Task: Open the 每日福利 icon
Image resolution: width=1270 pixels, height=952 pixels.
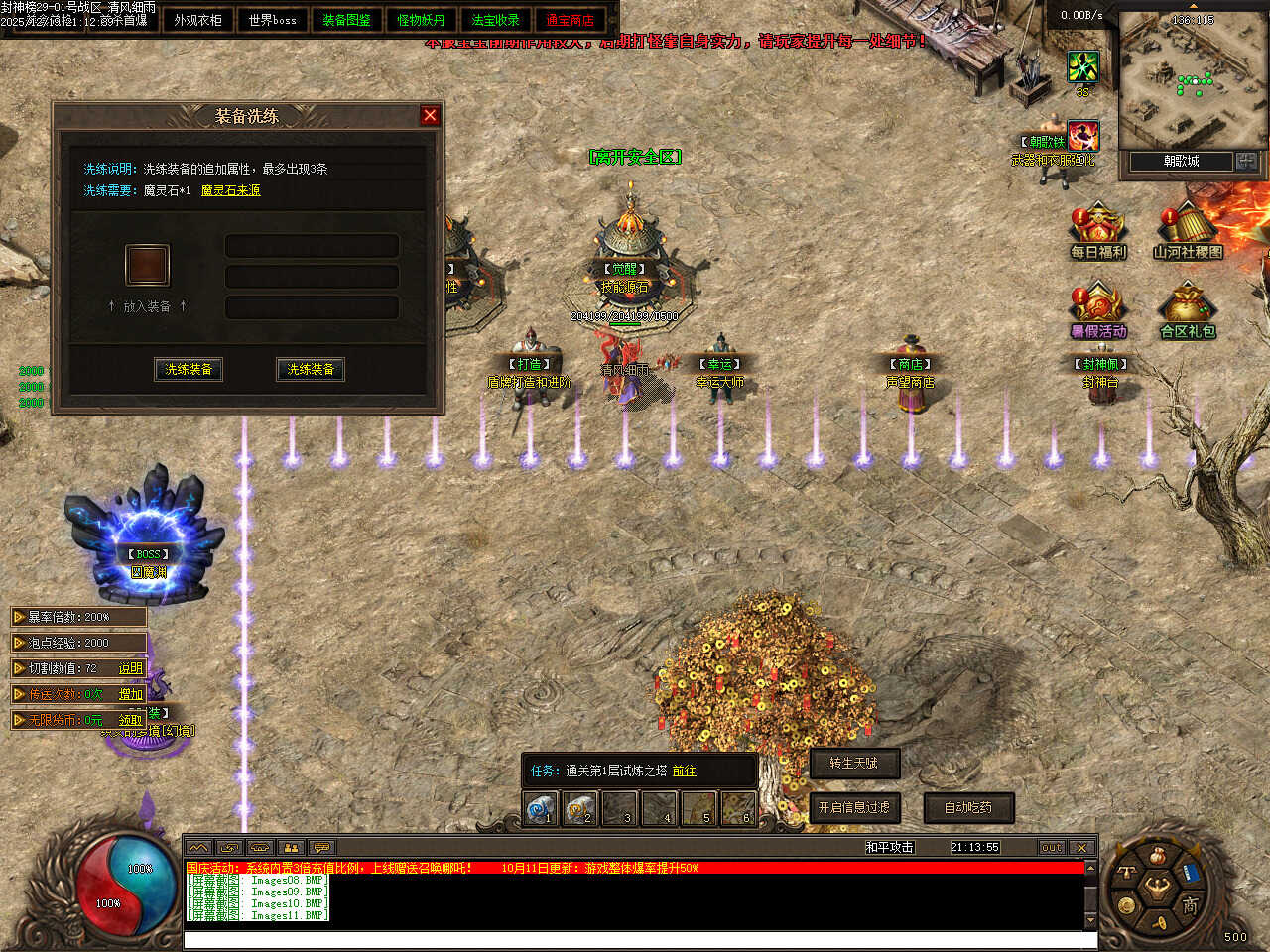Action: coord(1097,231)
